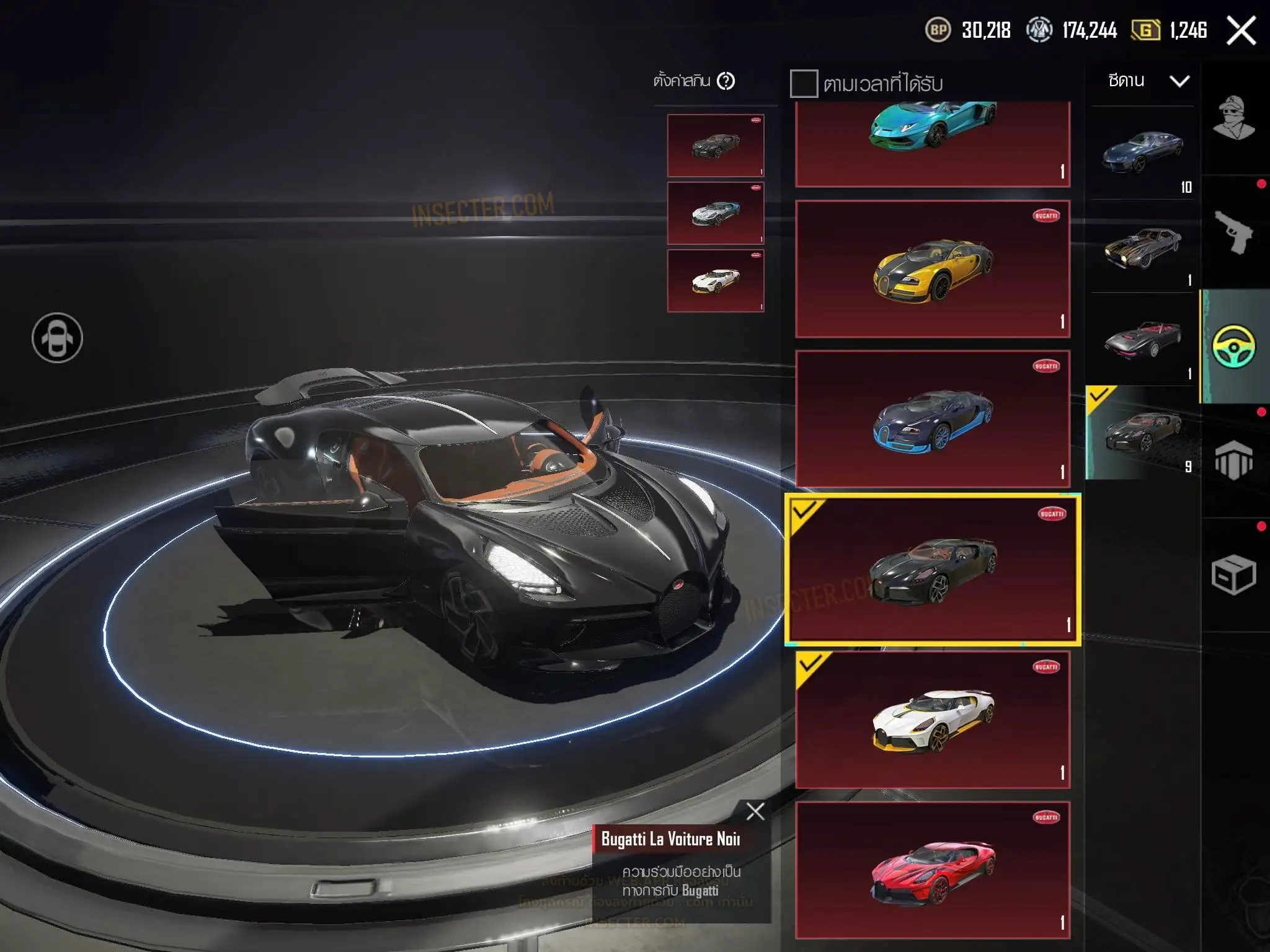Switch to the weapon skins pistol tab
1270x952 pixels.
pos(1234,232)
